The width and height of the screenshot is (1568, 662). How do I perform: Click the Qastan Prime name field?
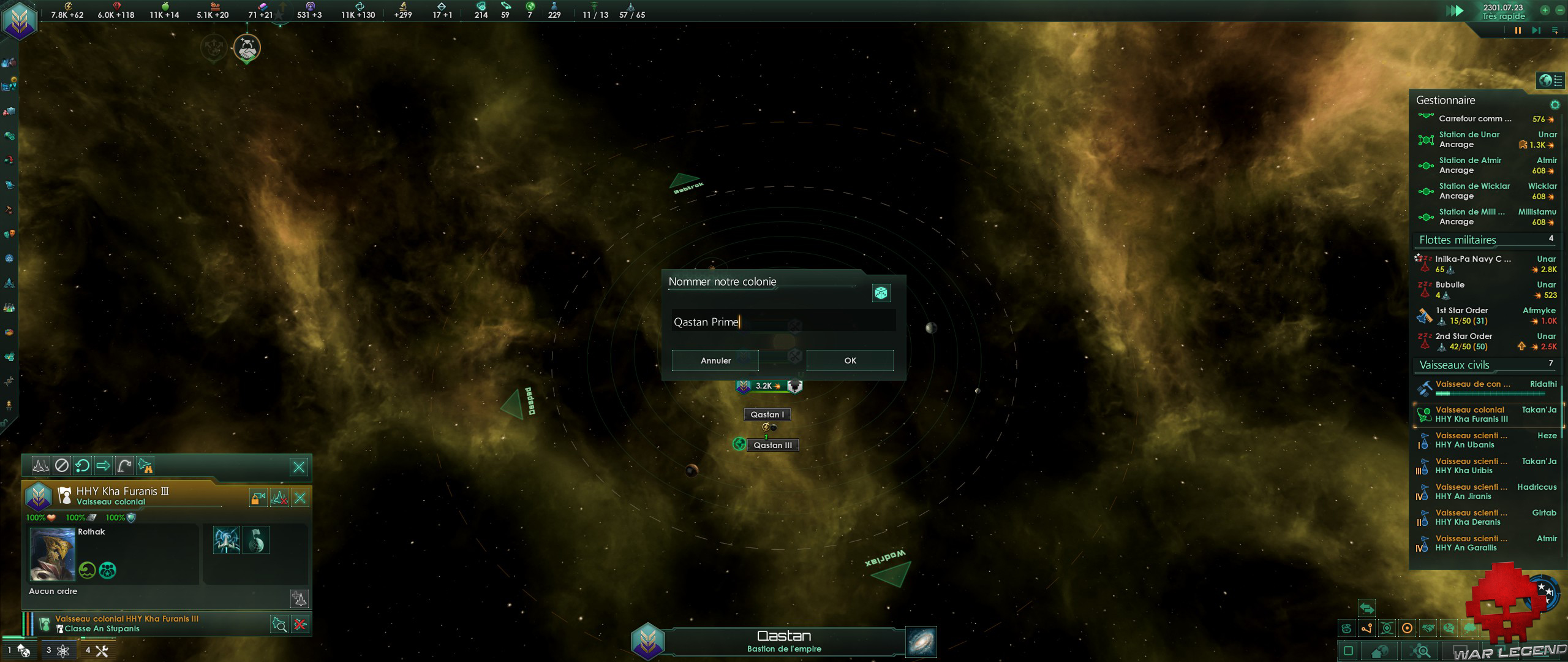click(x=783, y=322)
